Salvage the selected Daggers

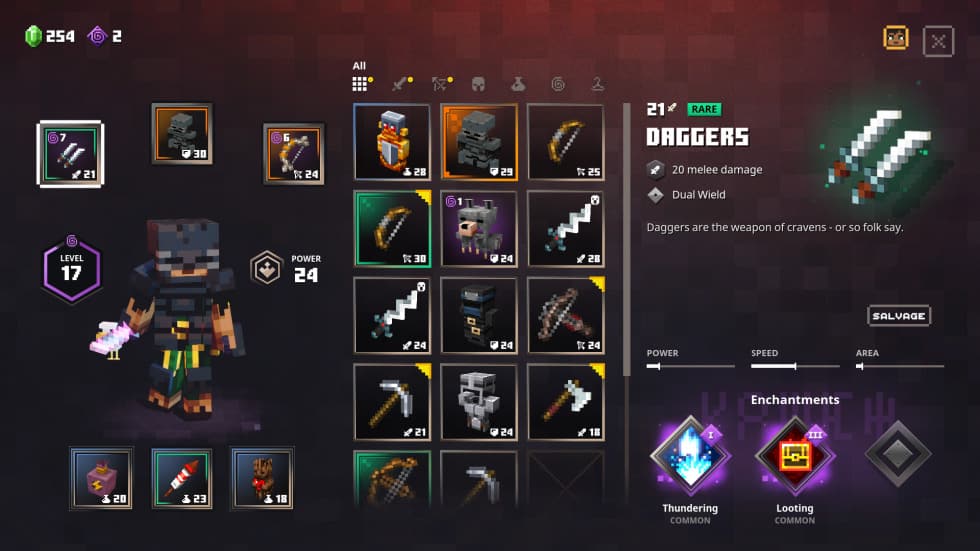click(x=898, y=316)
